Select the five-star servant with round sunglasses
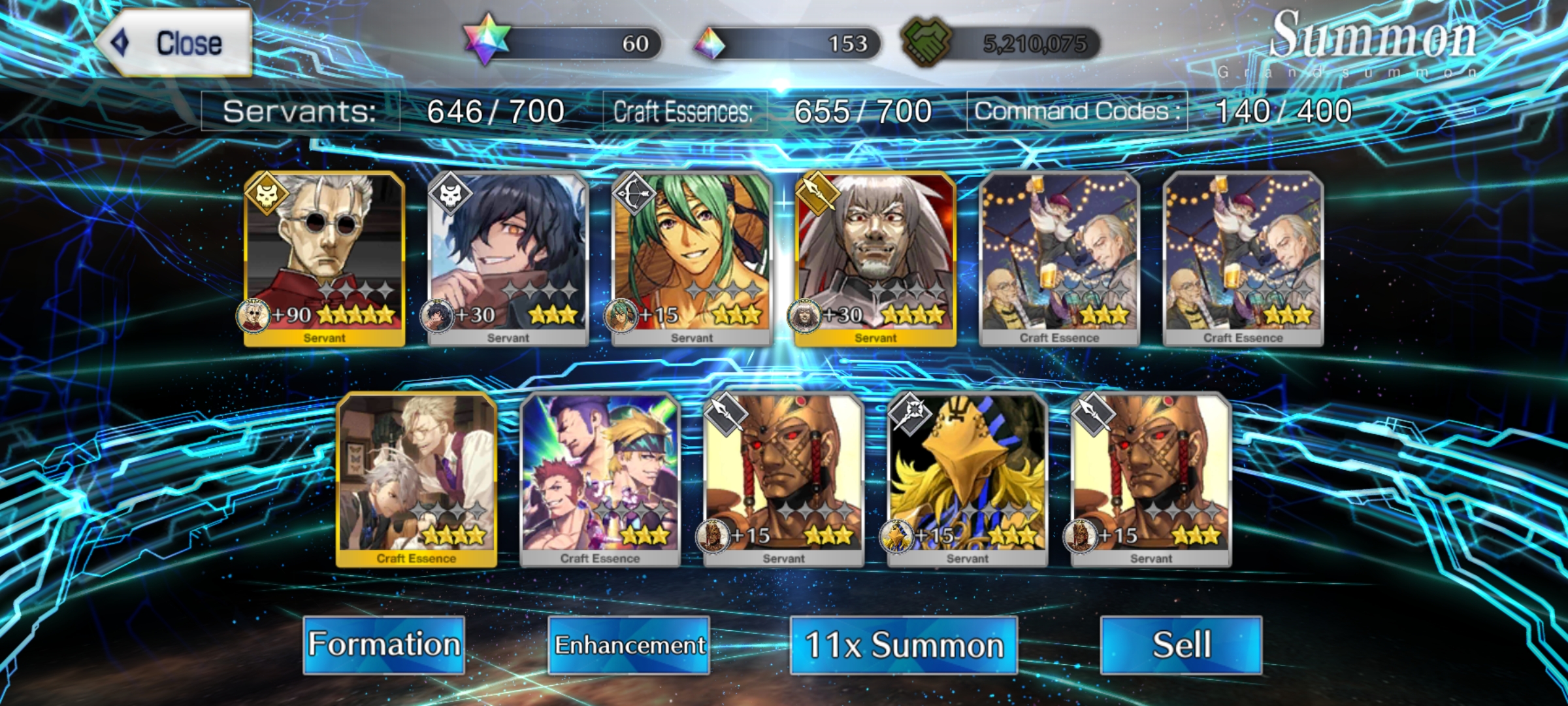Screen dimensions: 1568x706 (325, 258)
